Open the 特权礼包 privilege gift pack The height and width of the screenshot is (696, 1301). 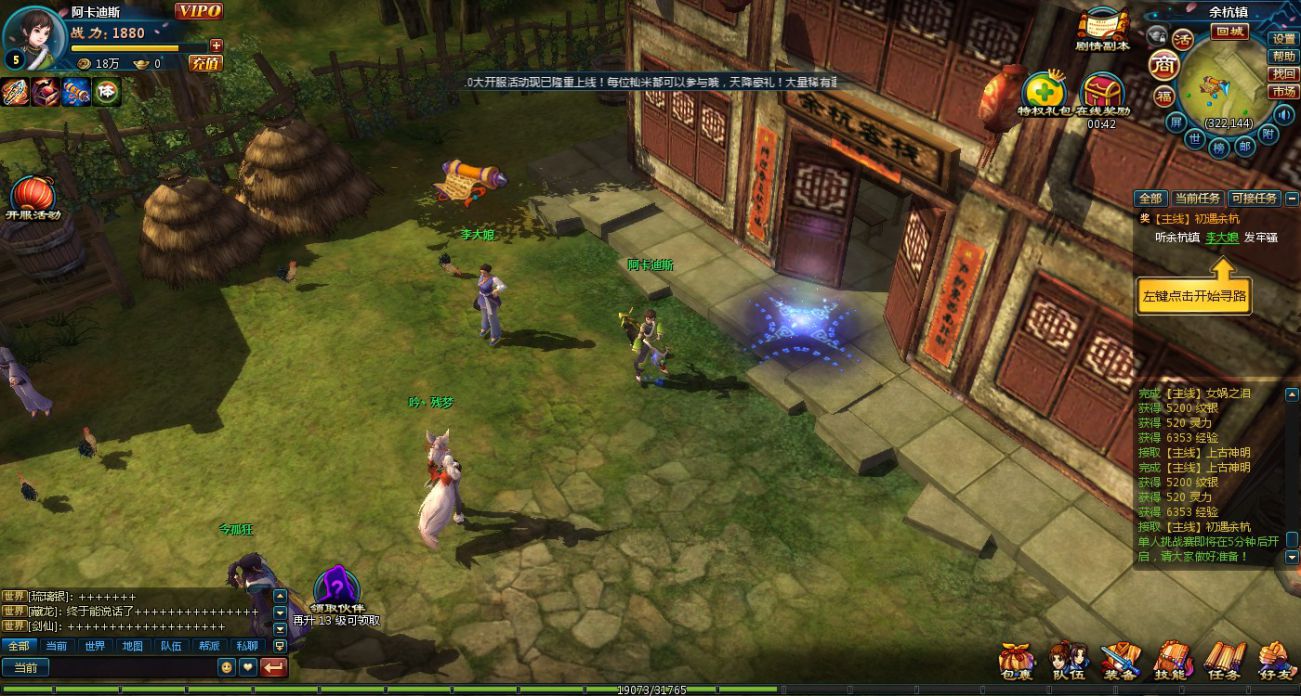(1045, 94)
